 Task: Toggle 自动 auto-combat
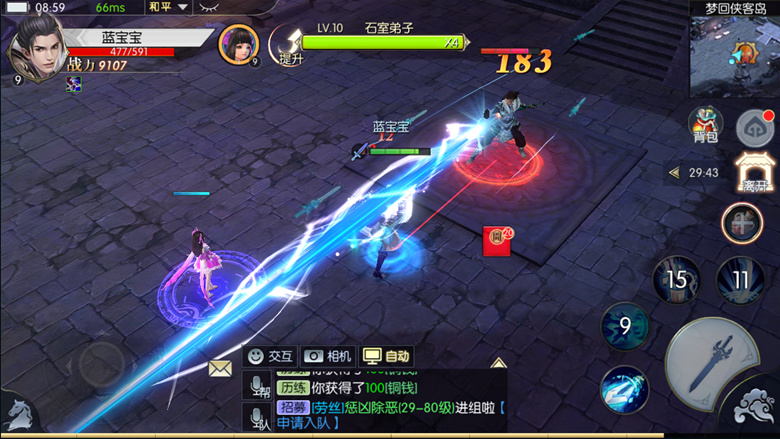(387, 356)
